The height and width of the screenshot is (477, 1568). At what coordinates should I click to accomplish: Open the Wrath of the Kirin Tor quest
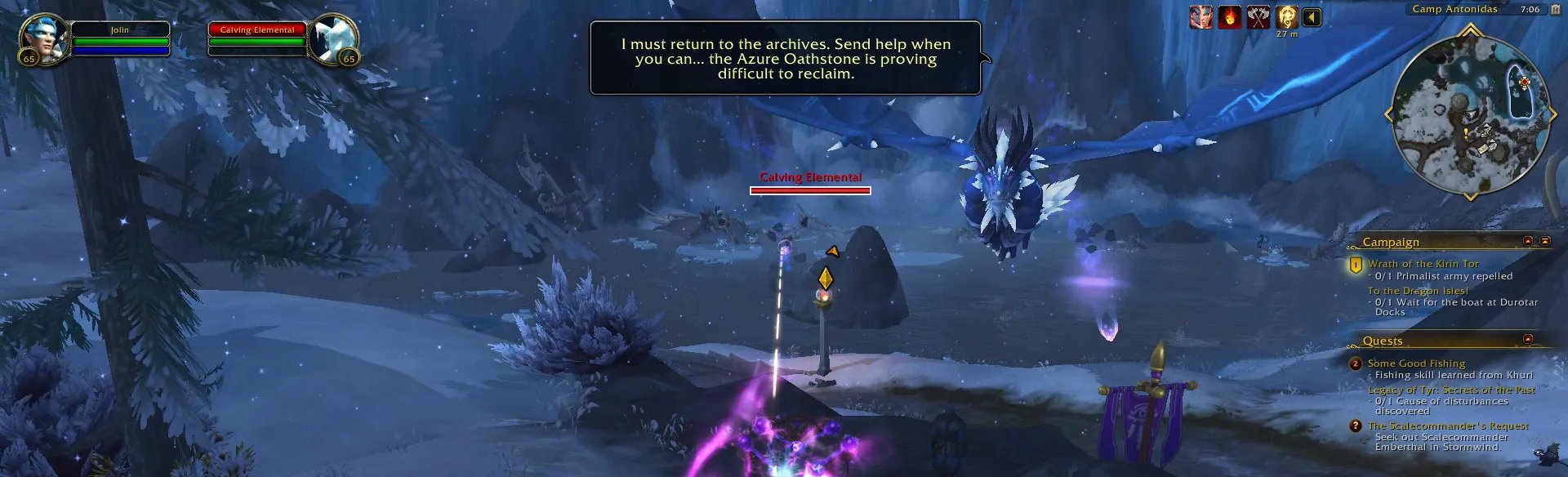pyautogui.click(x=1423, y=264)
